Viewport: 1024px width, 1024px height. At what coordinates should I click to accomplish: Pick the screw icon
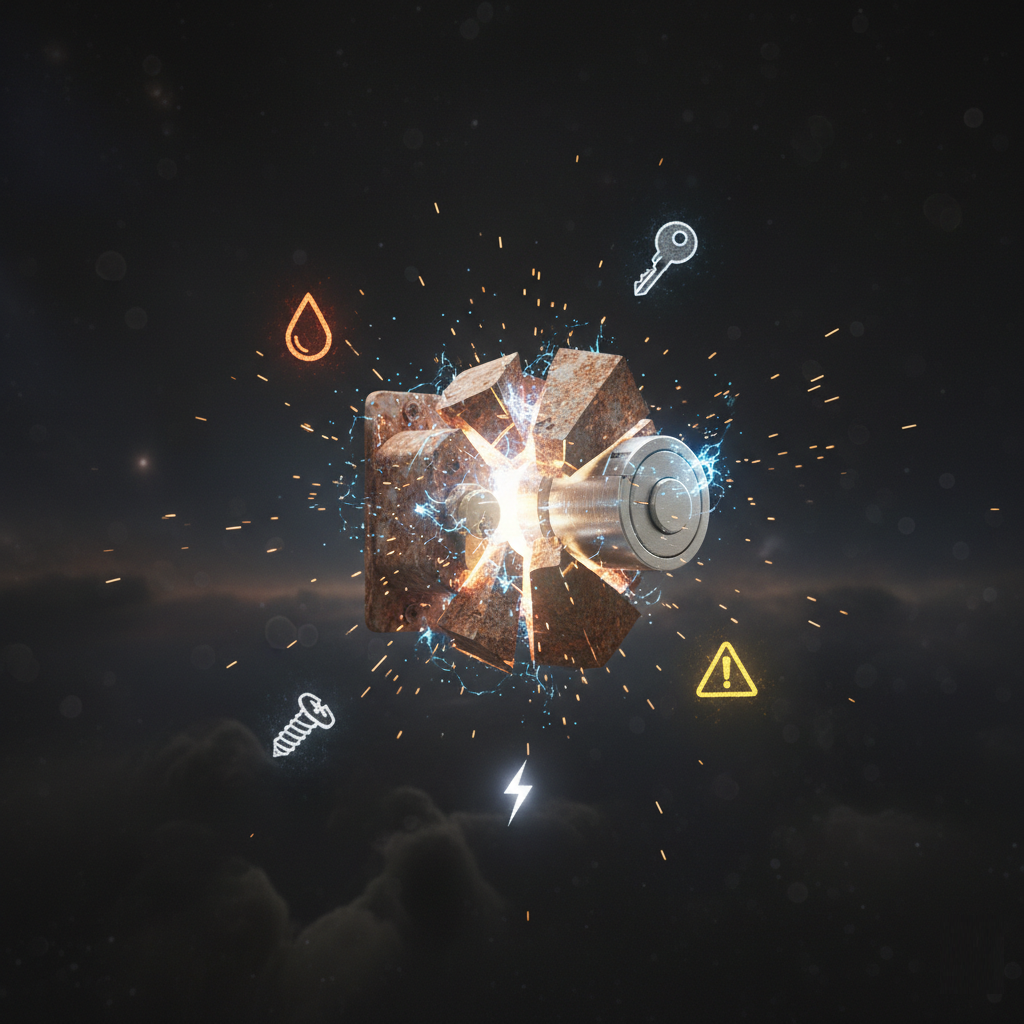coord(303,724)
